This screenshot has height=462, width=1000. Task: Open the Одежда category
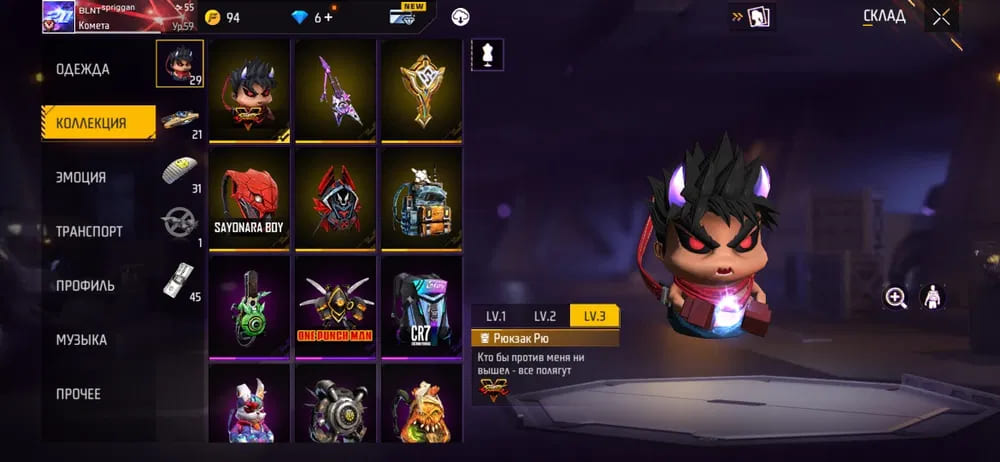click(x=83, y=69)
